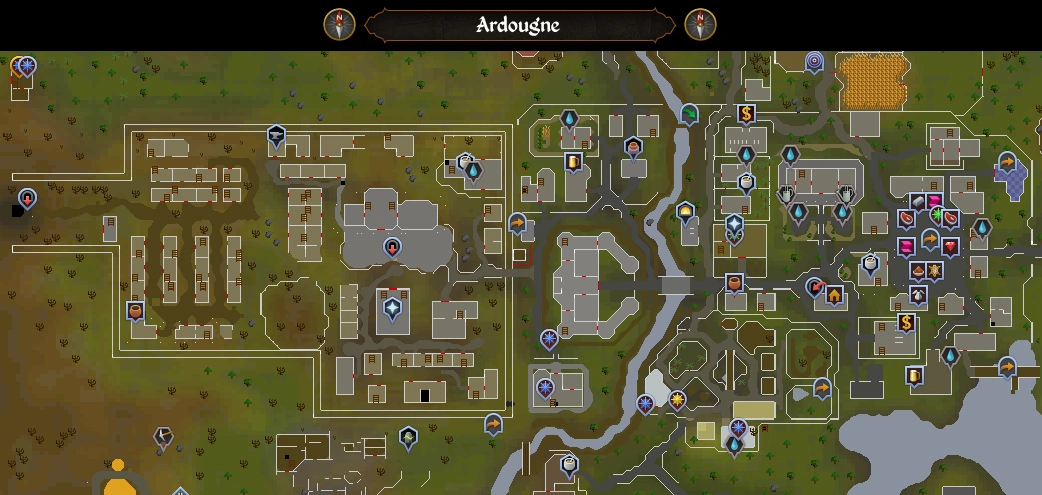This screenshot has height=495, width=1042.
Task: Click the purple target circle marker
Action: [814, 62]
